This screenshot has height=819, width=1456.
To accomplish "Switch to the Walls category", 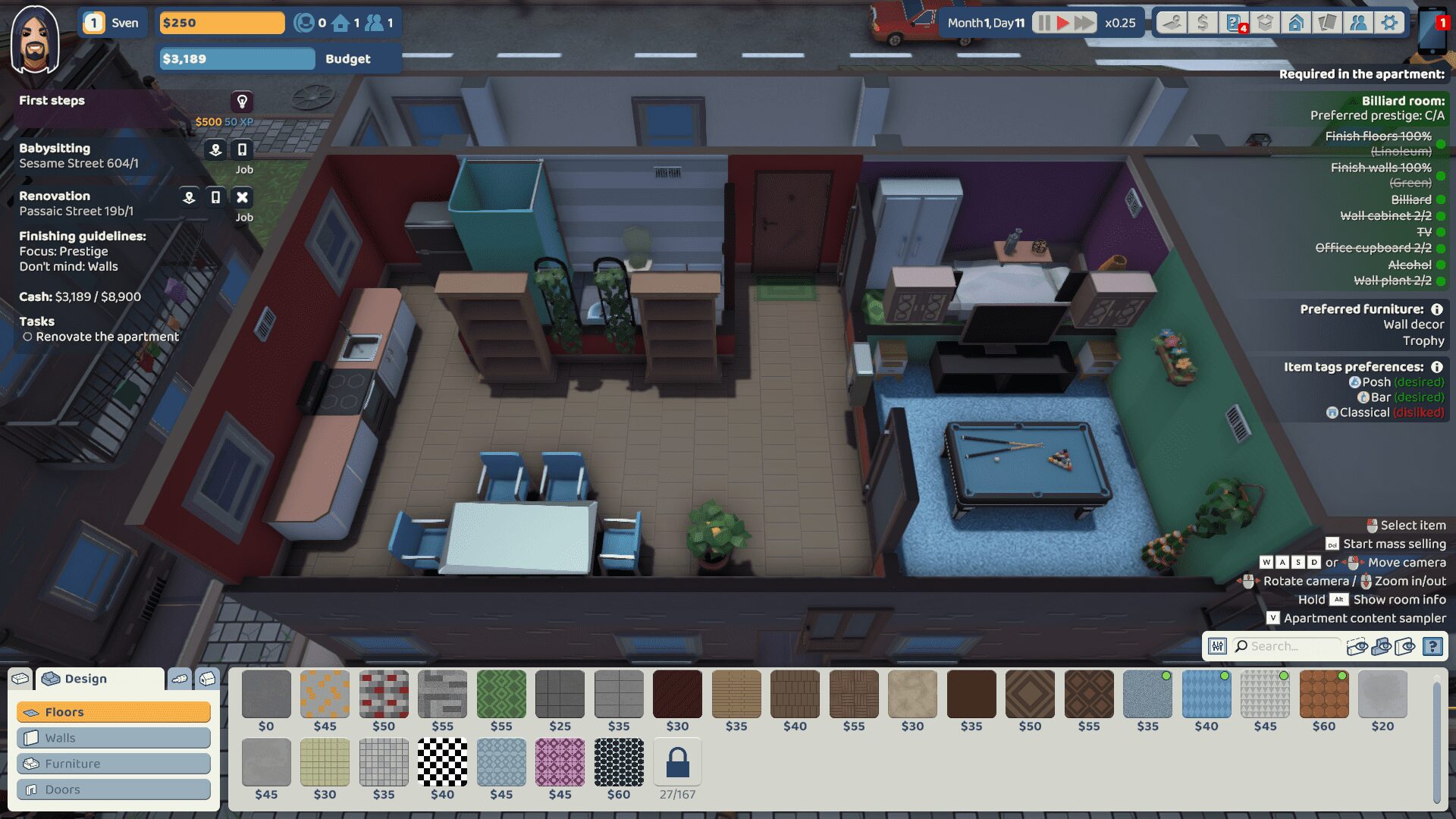I will 114,738.
